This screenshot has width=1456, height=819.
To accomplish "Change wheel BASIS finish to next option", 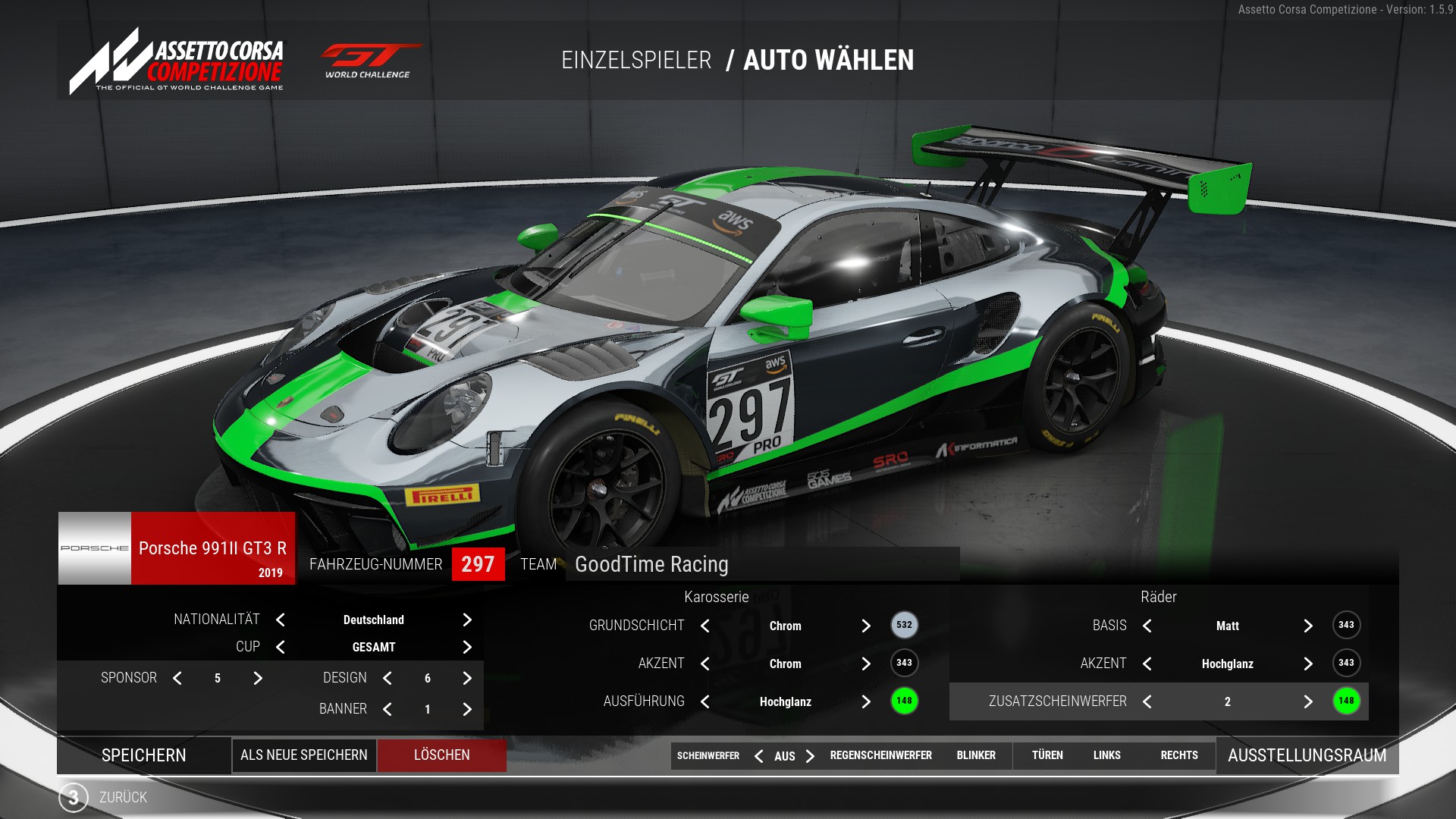I will [x=1308, y=626].
